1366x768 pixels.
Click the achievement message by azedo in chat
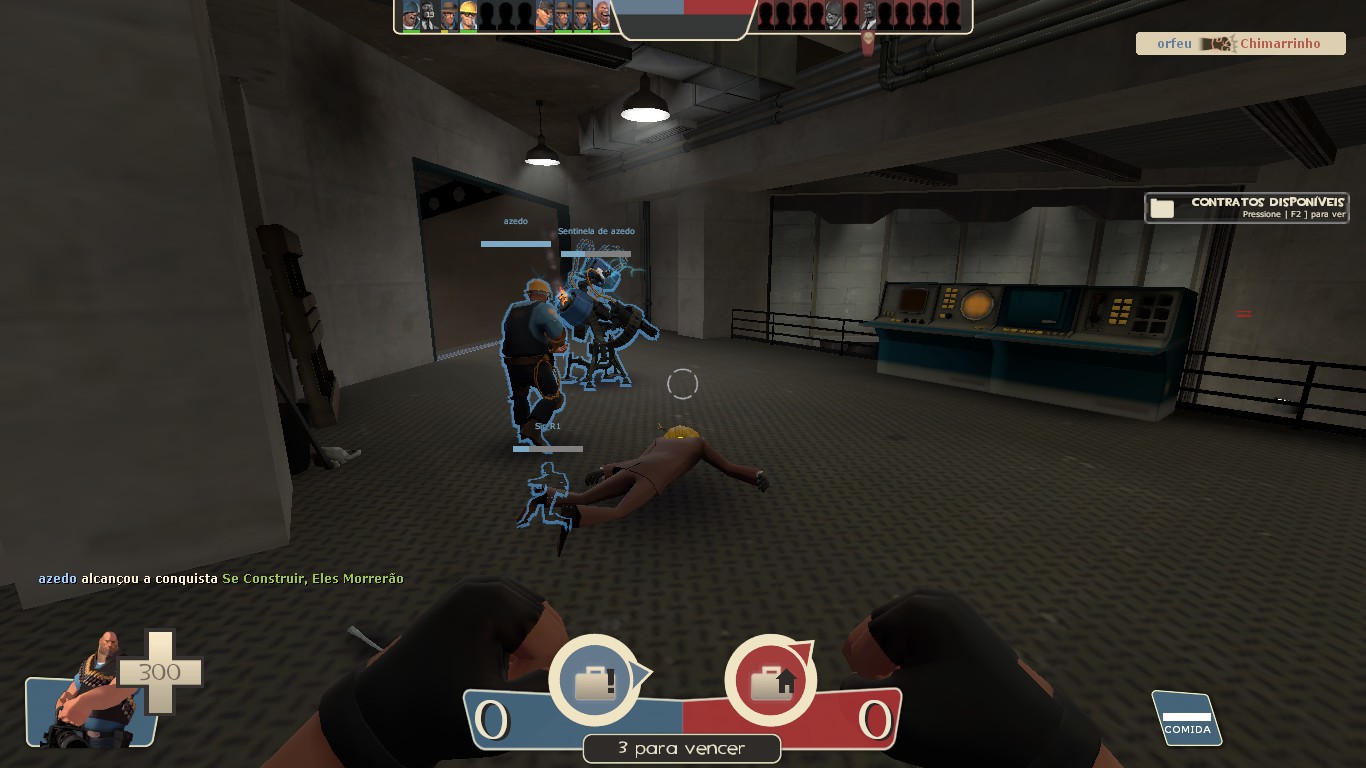(221, 579)
